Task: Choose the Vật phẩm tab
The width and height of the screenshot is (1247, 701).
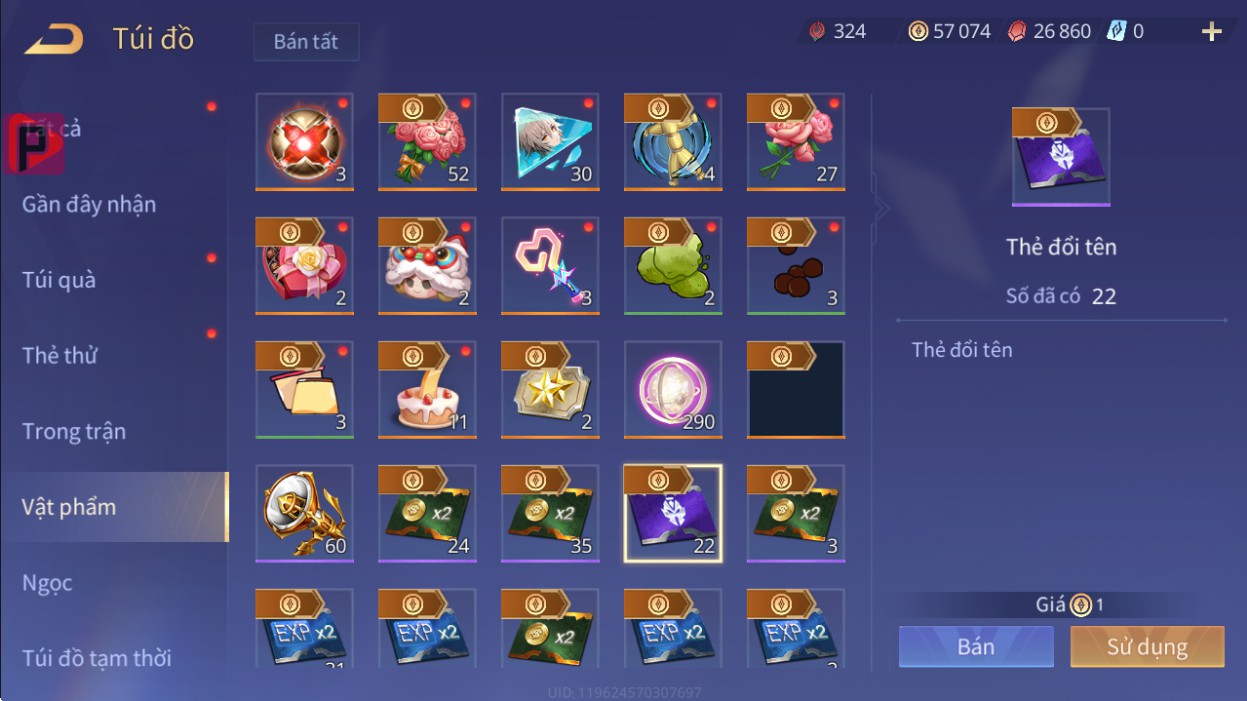Action: [69, 507]
